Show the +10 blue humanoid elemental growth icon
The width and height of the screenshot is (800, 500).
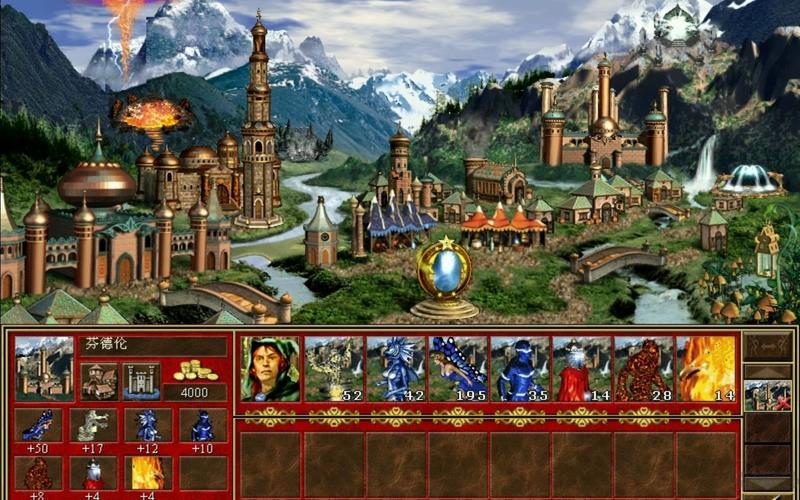click(x=202, y=424)
